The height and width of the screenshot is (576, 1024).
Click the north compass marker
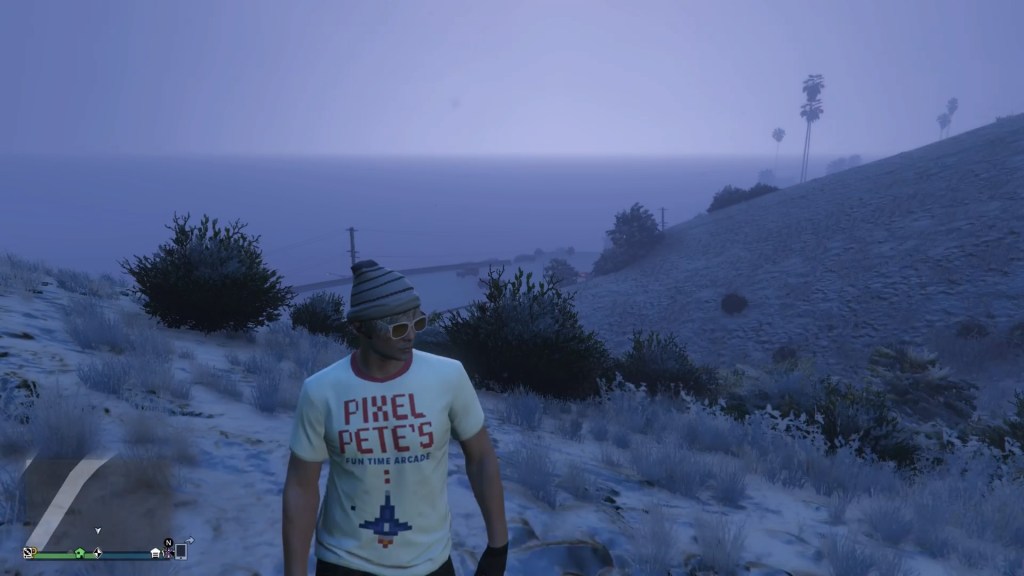[x=168, y=542]
